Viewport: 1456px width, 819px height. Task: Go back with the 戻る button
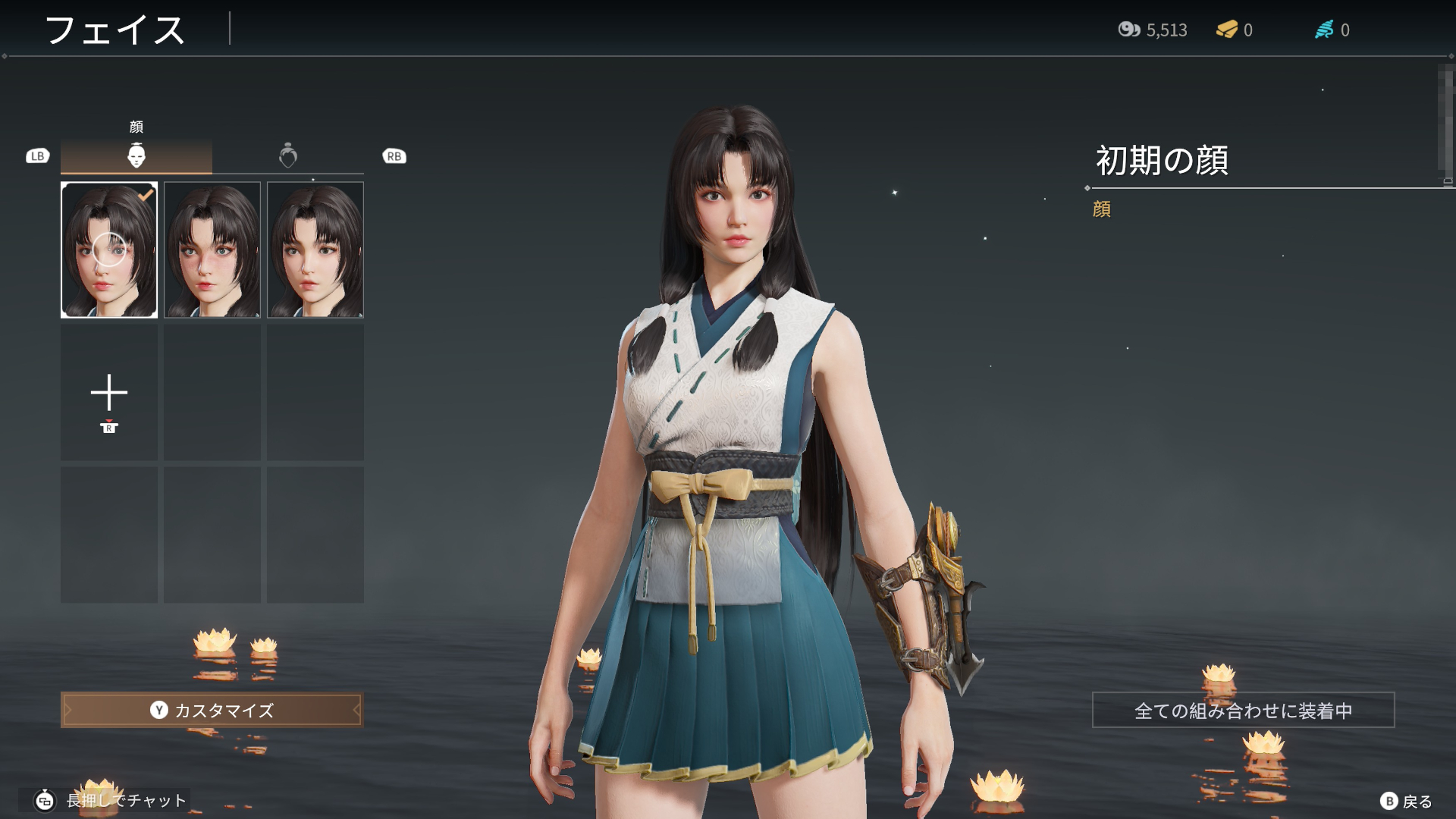pyautogui.click(x=1407, y=801)
